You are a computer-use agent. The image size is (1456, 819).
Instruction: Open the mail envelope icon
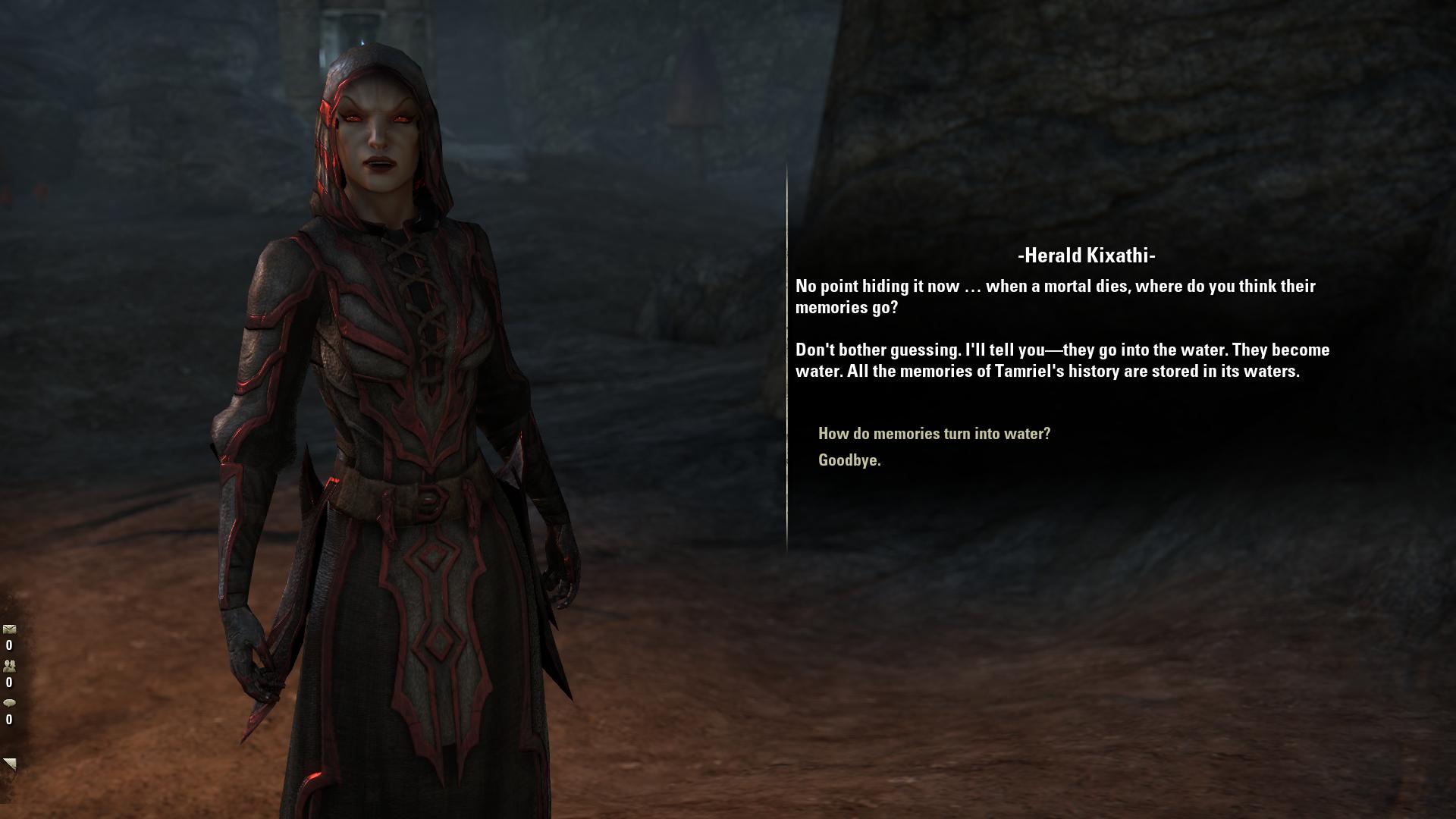9,629
